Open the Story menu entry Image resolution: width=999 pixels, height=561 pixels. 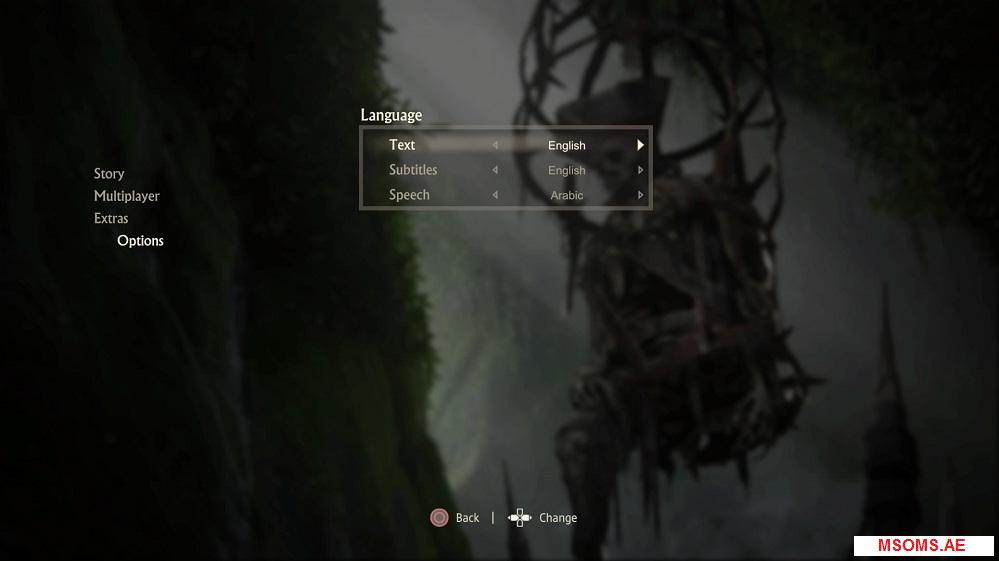109,174
